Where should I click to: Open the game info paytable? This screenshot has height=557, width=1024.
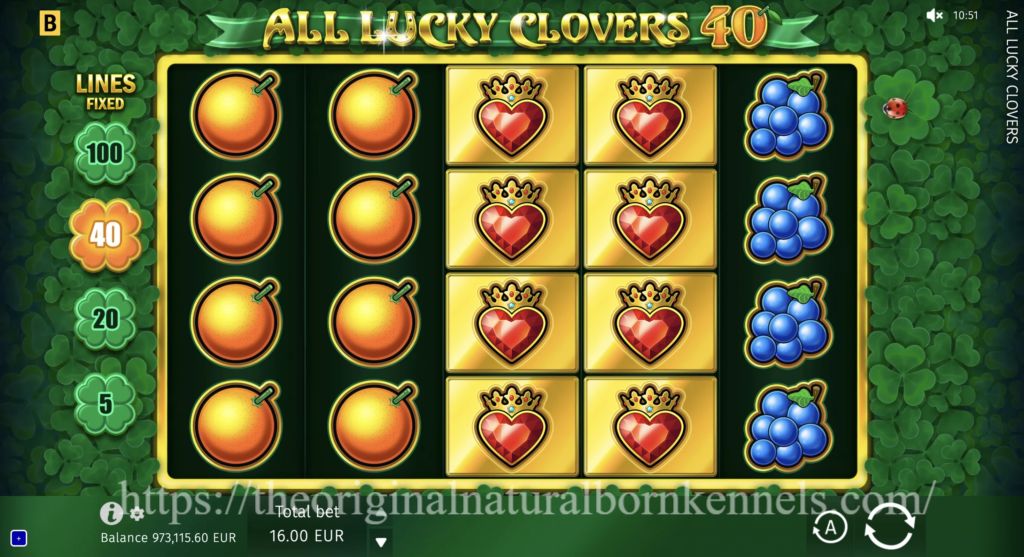coord(111,514)
